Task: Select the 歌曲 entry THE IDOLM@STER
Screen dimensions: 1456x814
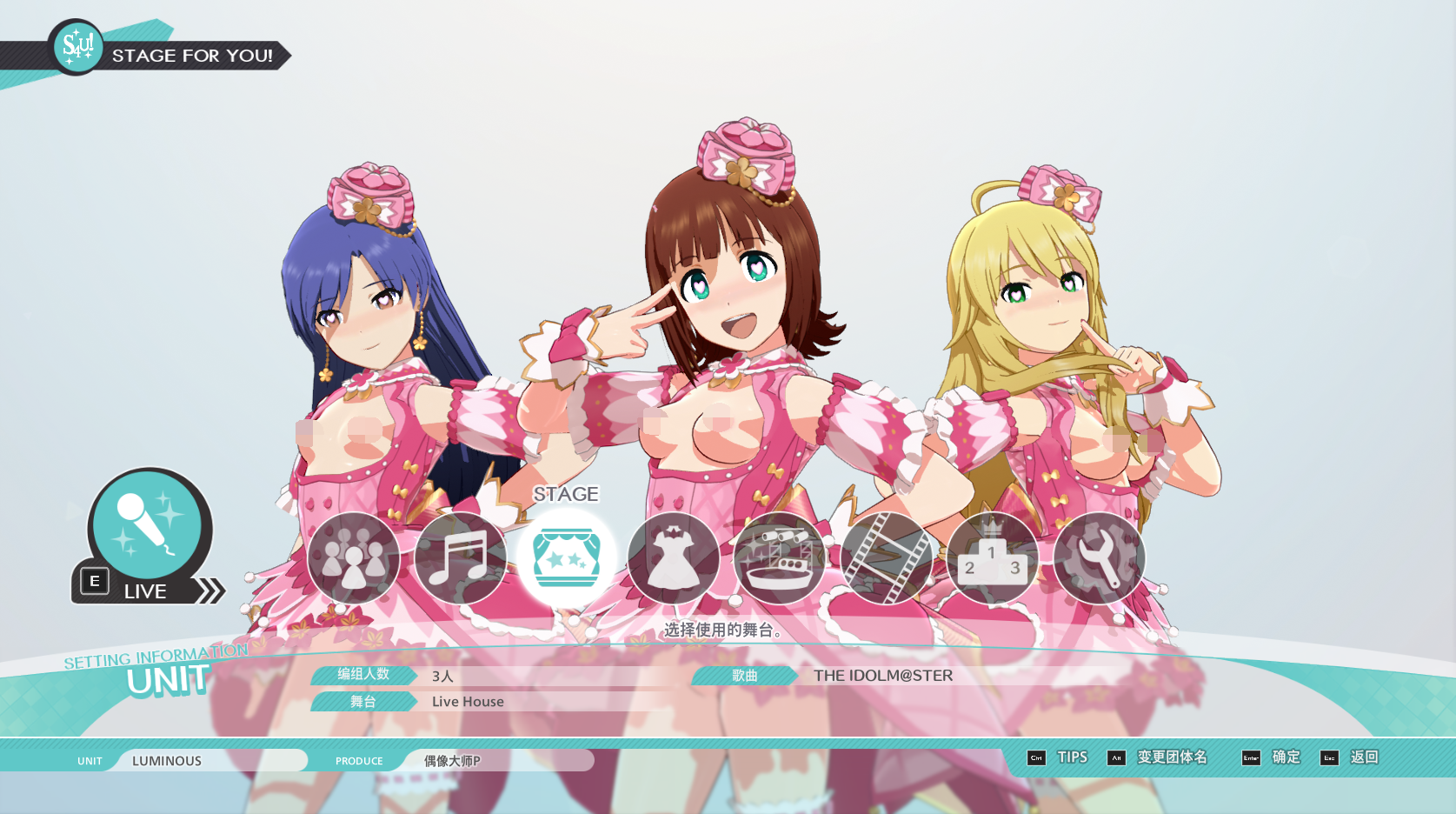Action: [x=881, y=676]
